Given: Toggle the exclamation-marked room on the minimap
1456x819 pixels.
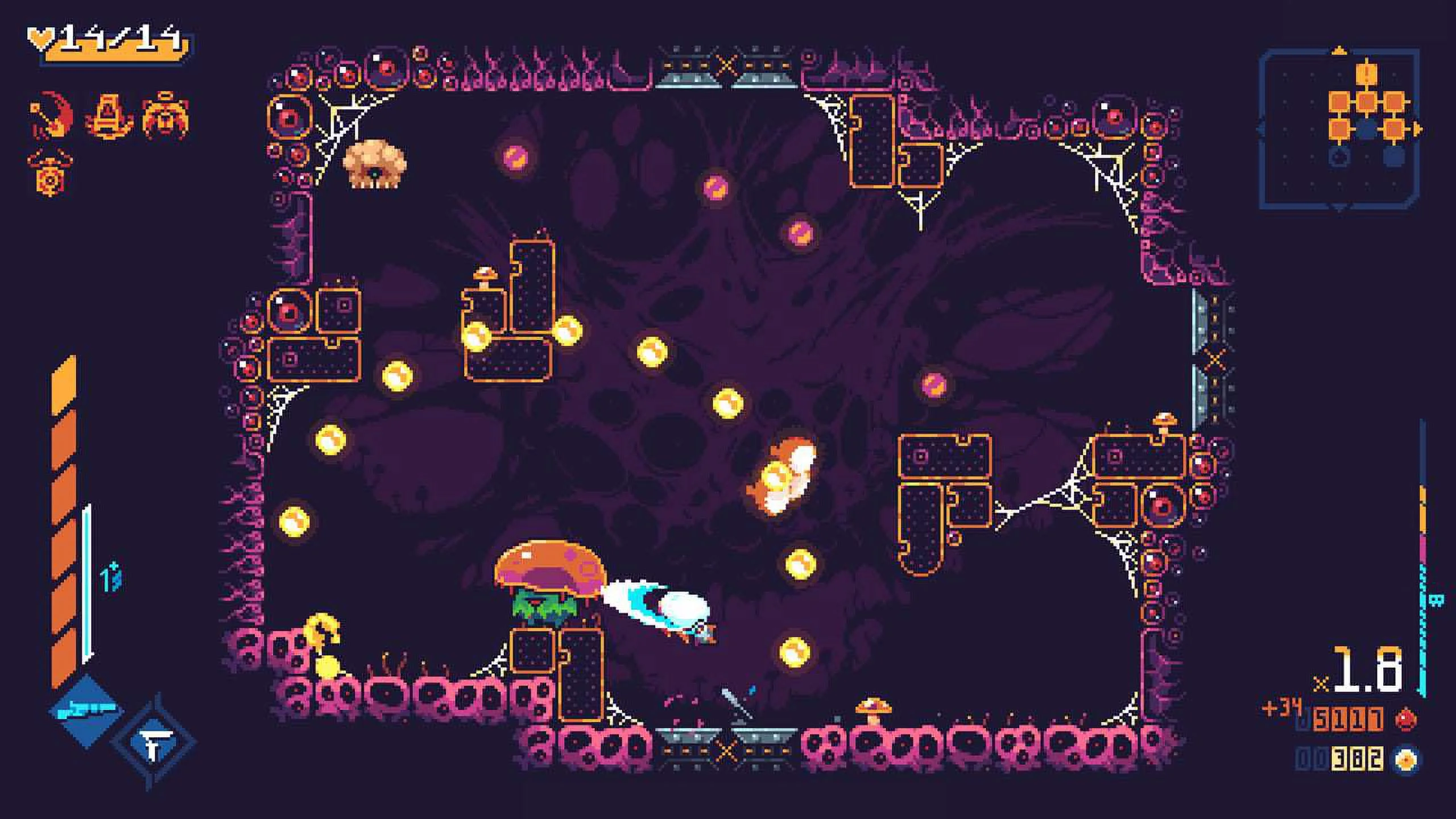Looking at the screenshot, I should (1366, 75).
